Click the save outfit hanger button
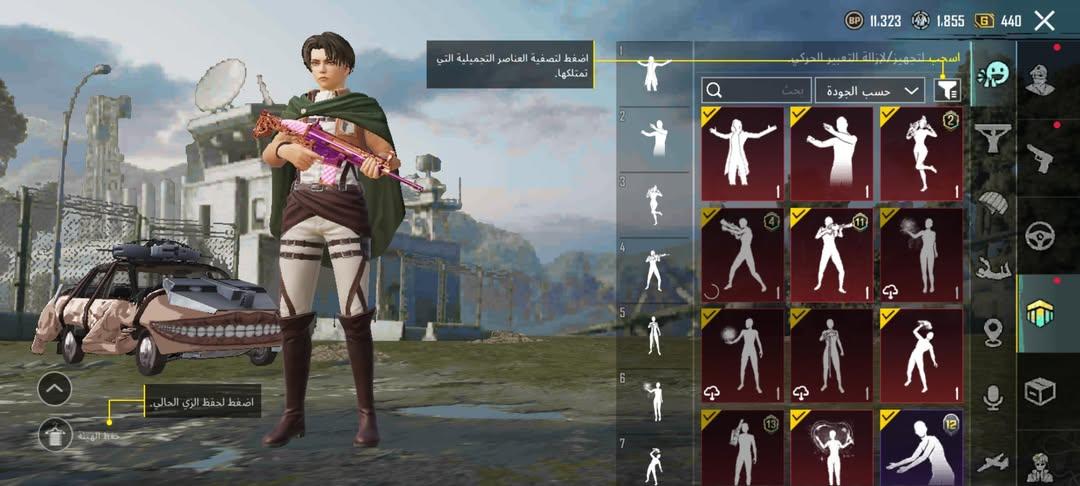 (x=55, y=435)
